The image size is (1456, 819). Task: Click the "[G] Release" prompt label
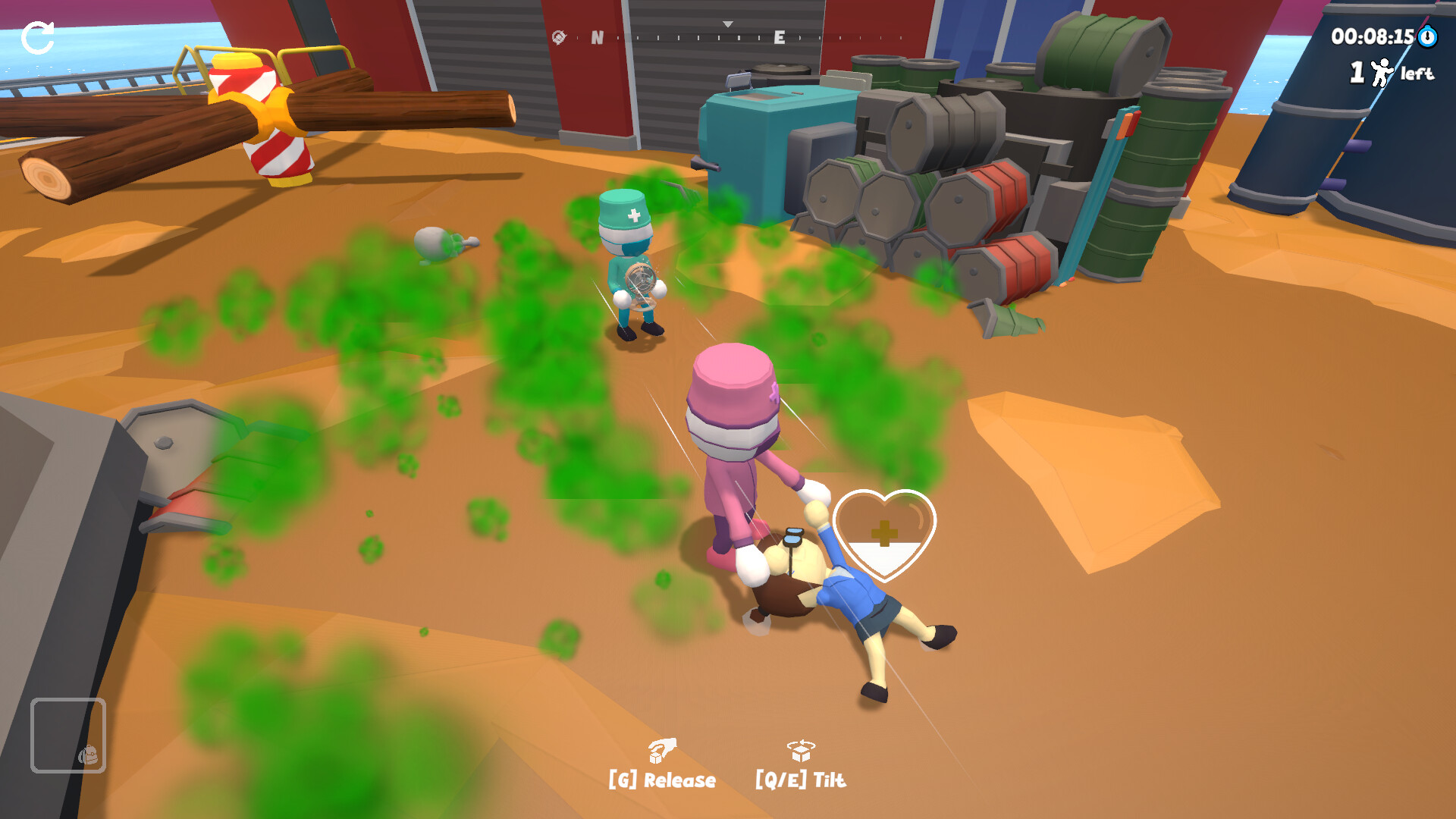pos(663,779)
